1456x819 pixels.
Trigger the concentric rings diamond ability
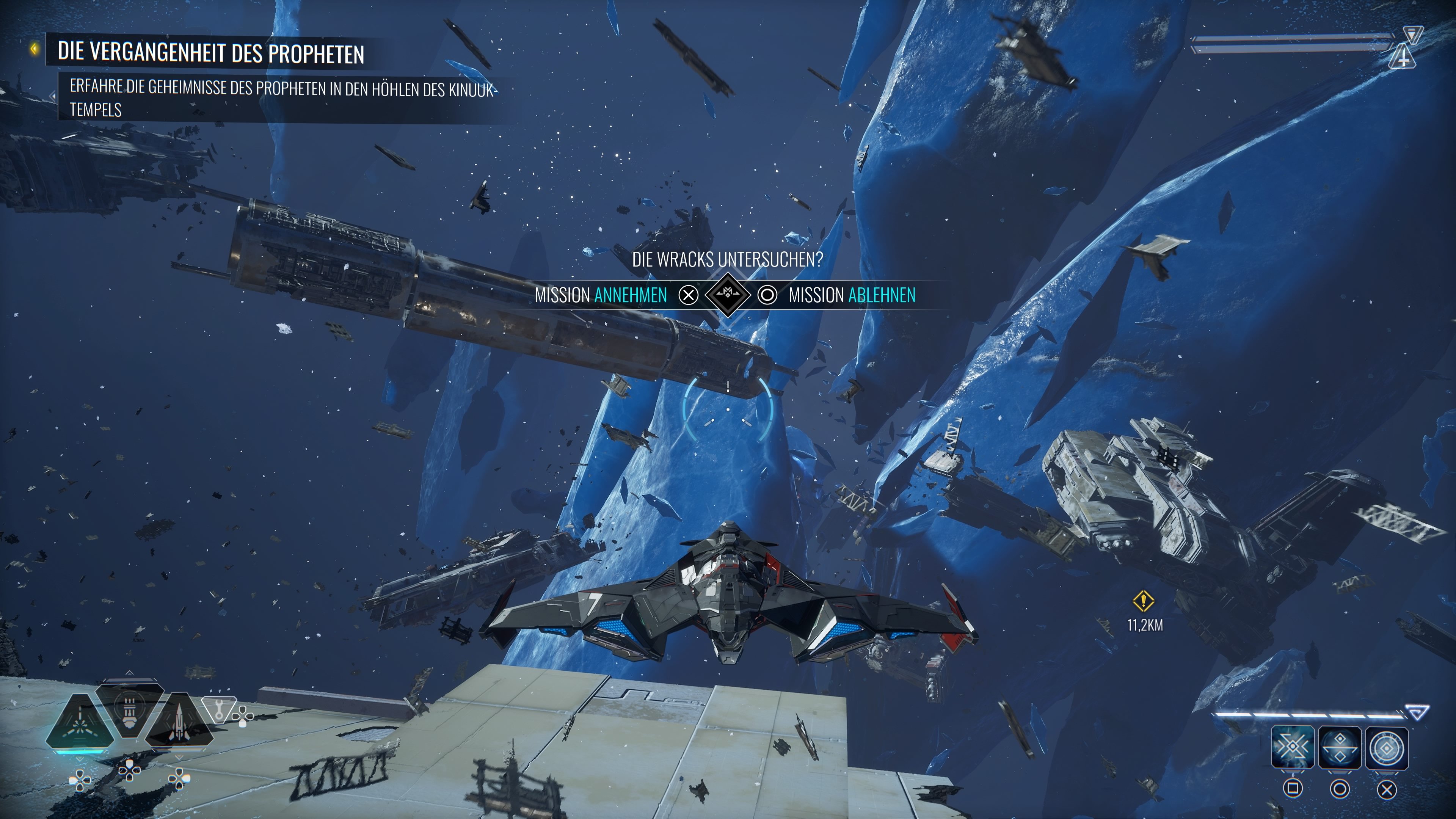tap(1387, 748)
